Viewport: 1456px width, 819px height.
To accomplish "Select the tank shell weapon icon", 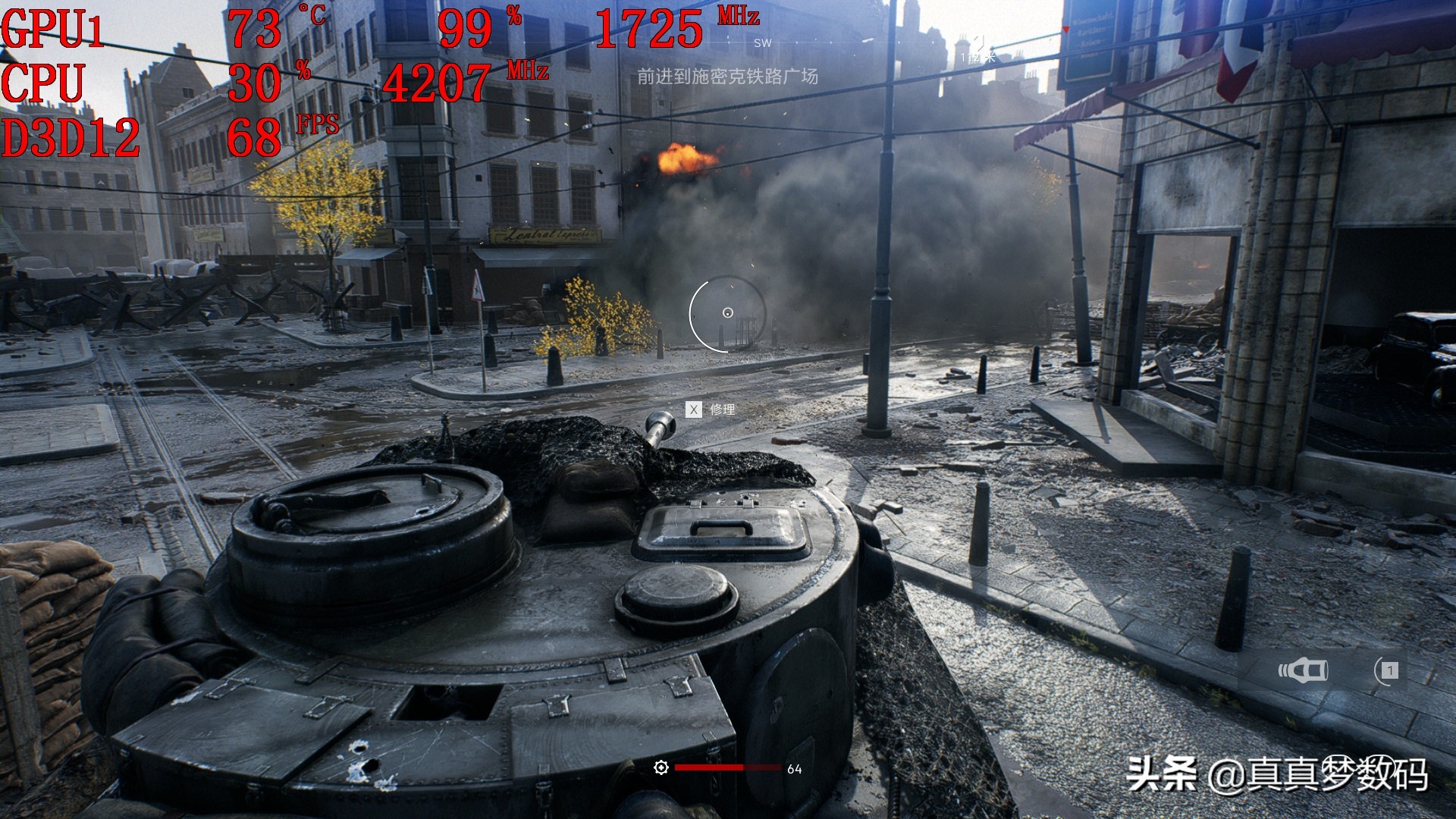I will [1304, 670].
